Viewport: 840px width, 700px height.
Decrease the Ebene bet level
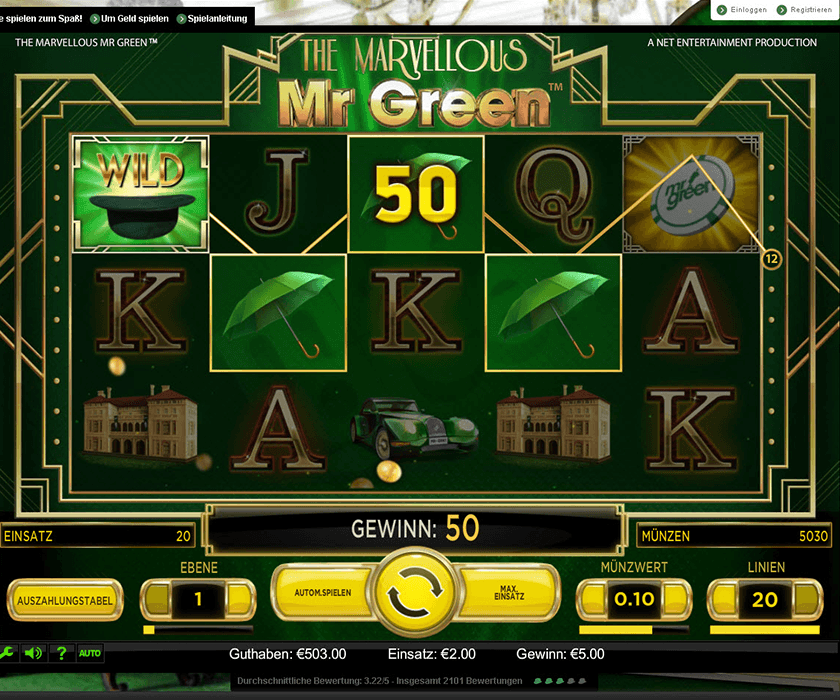pyautogui.click(x=157, y=600)
